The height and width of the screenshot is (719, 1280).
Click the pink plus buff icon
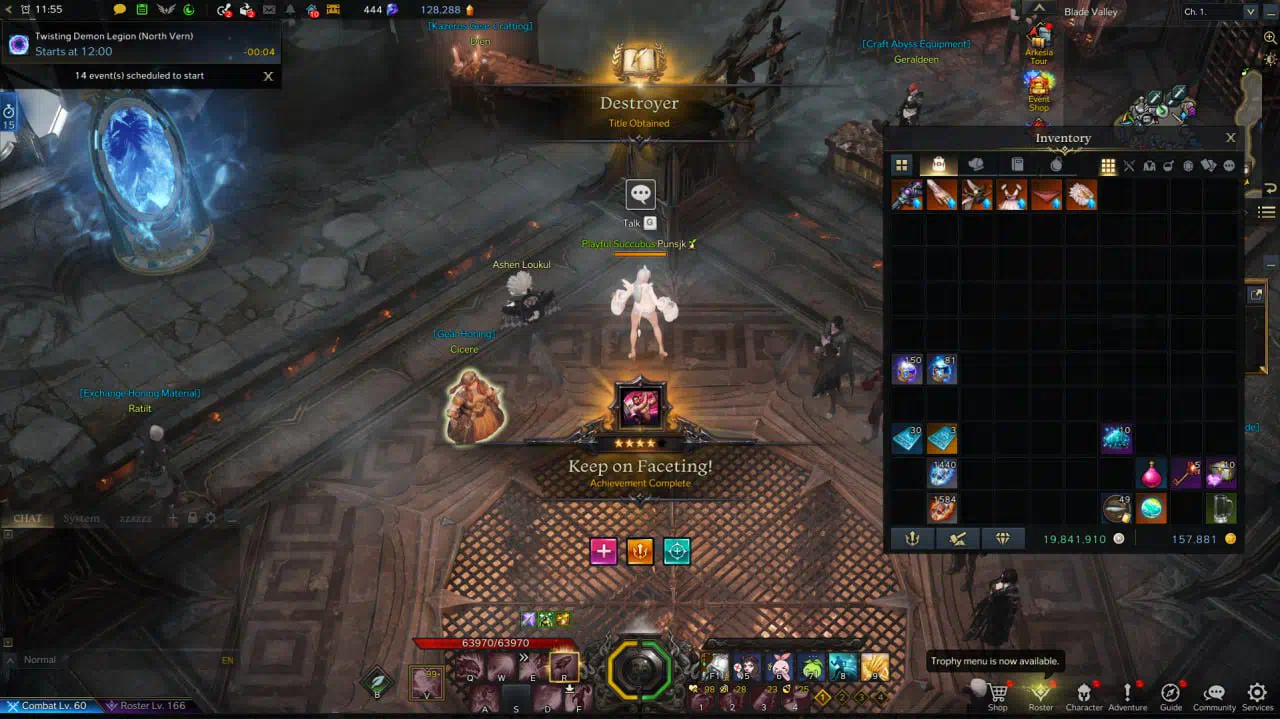point(603,551)
